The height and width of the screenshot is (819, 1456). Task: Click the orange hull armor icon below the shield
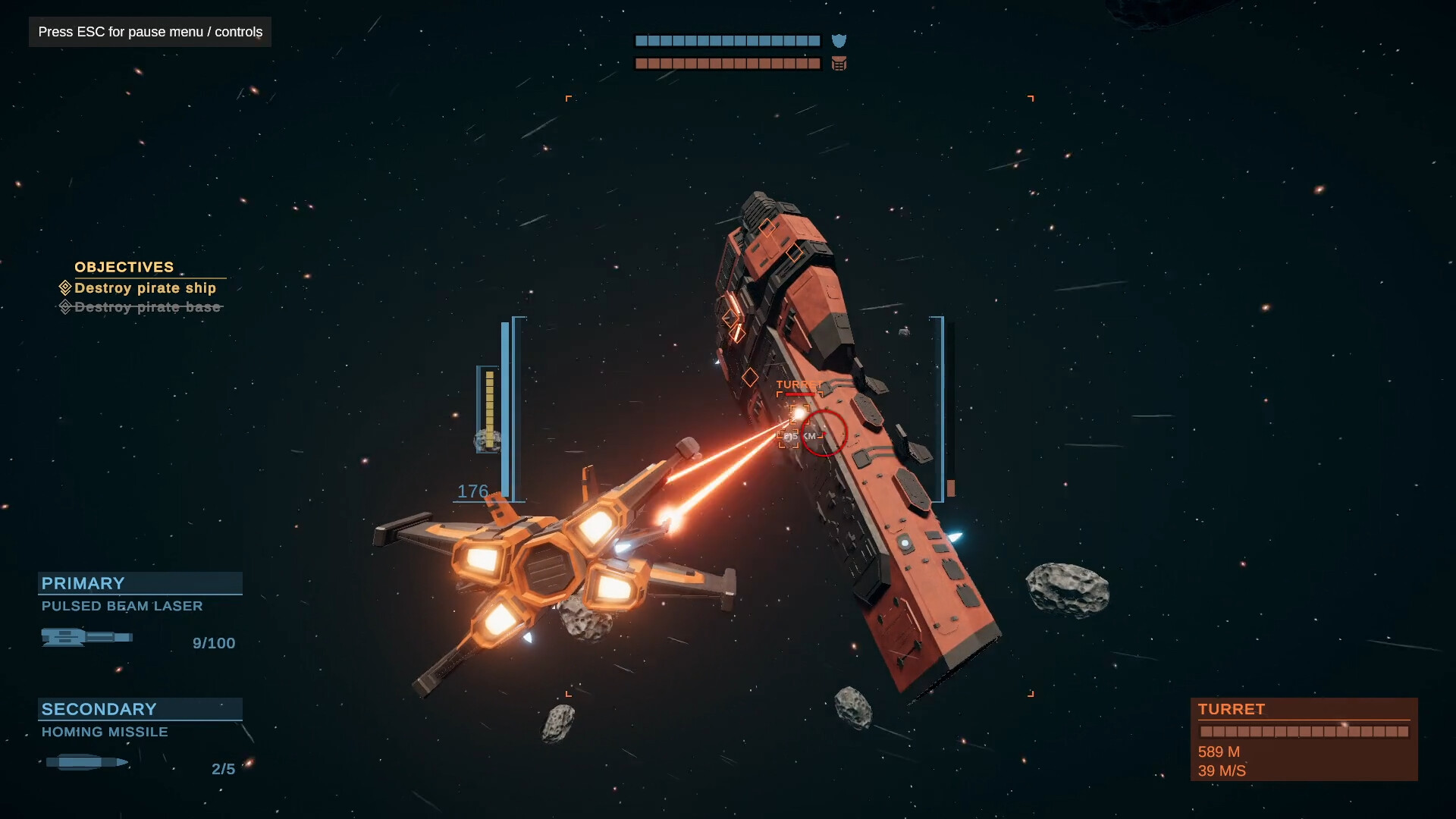click(x=839, y=64)
